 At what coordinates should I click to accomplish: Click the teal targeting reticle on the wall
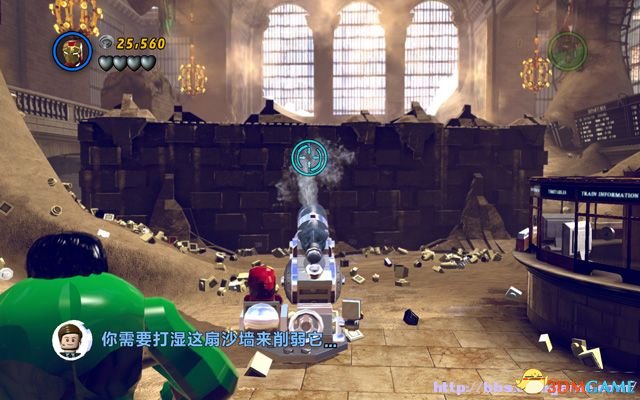point(307,157)
